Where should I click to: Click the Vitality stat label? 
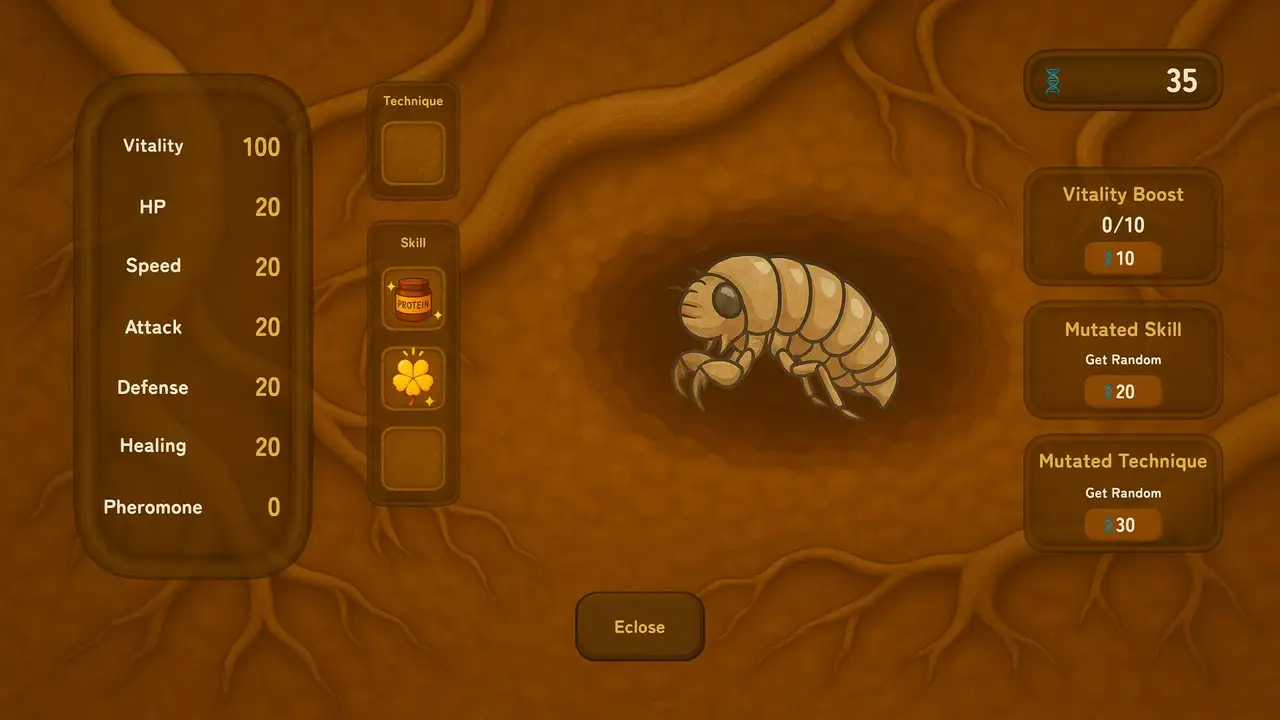click(x=153, y=146)
